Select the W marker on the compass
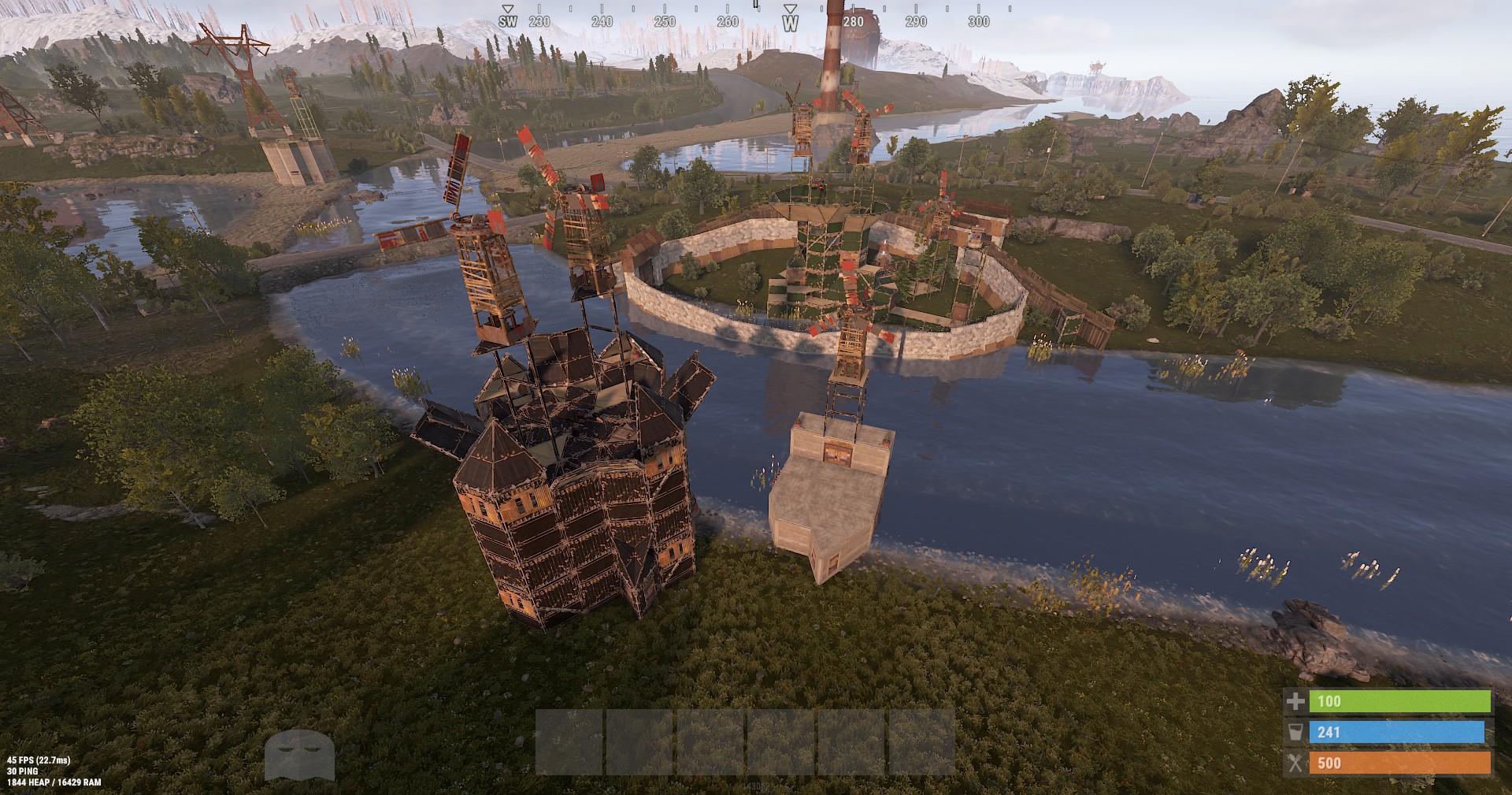 point(791,23)
